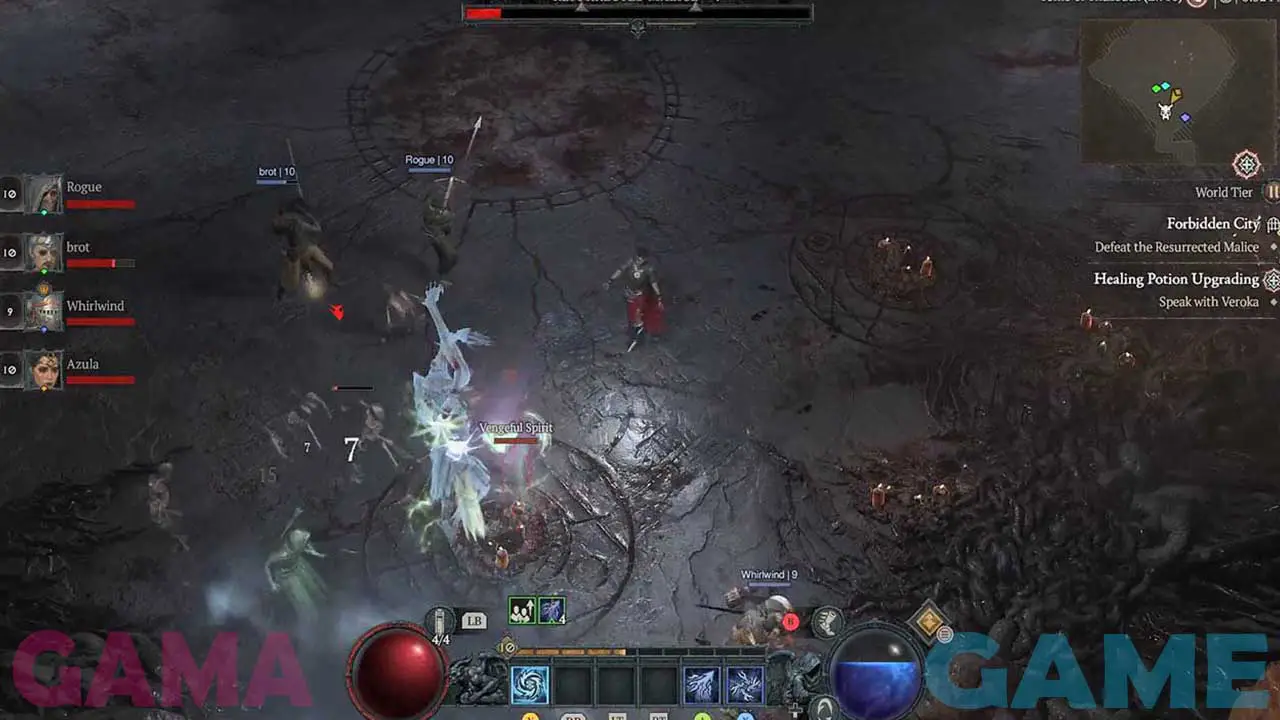Select the Healing Potion Upgrading quest
Viewport: 1280px width, 720px height.
point(1176,279)
